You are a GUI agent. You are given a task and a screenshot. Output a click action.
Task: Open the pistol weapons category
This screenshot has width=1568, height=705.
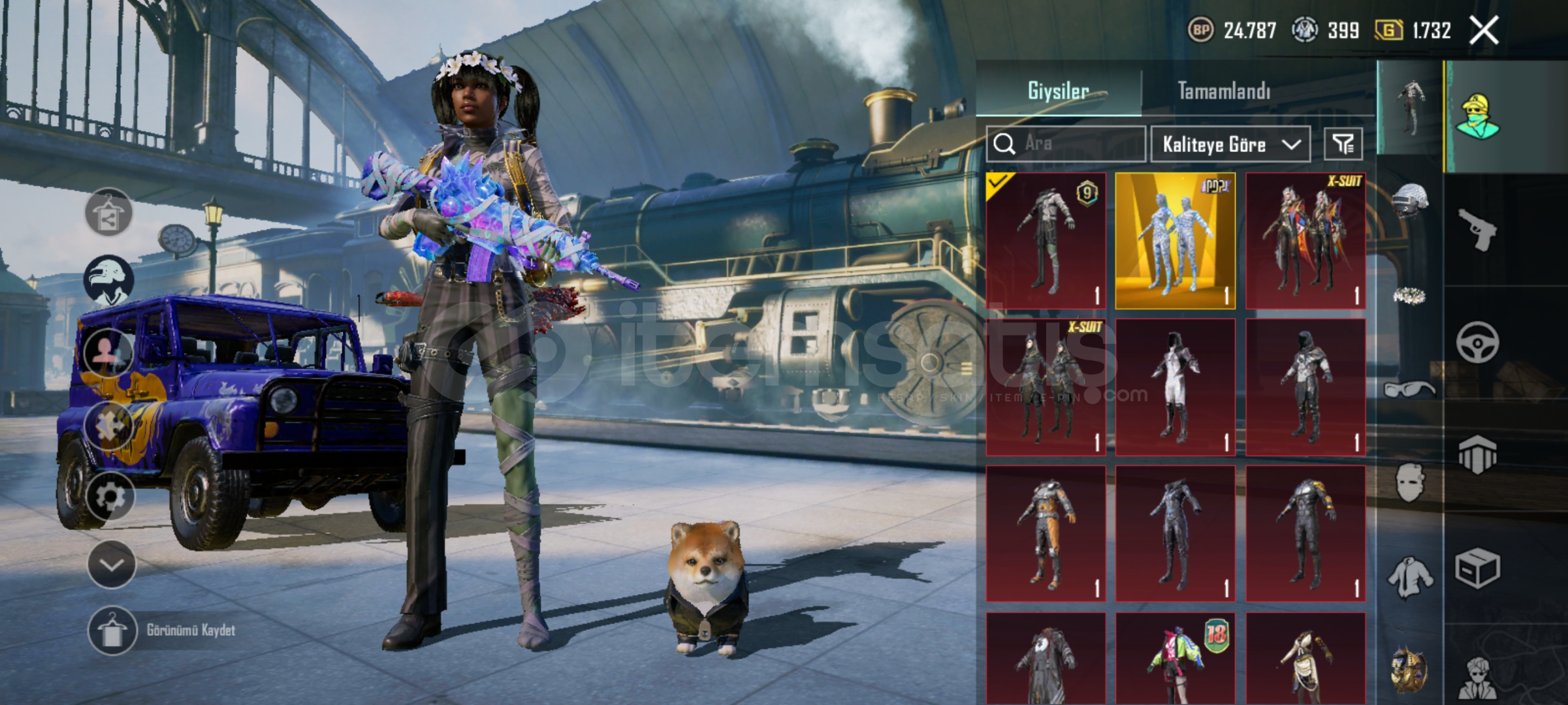coord(1477,230)
